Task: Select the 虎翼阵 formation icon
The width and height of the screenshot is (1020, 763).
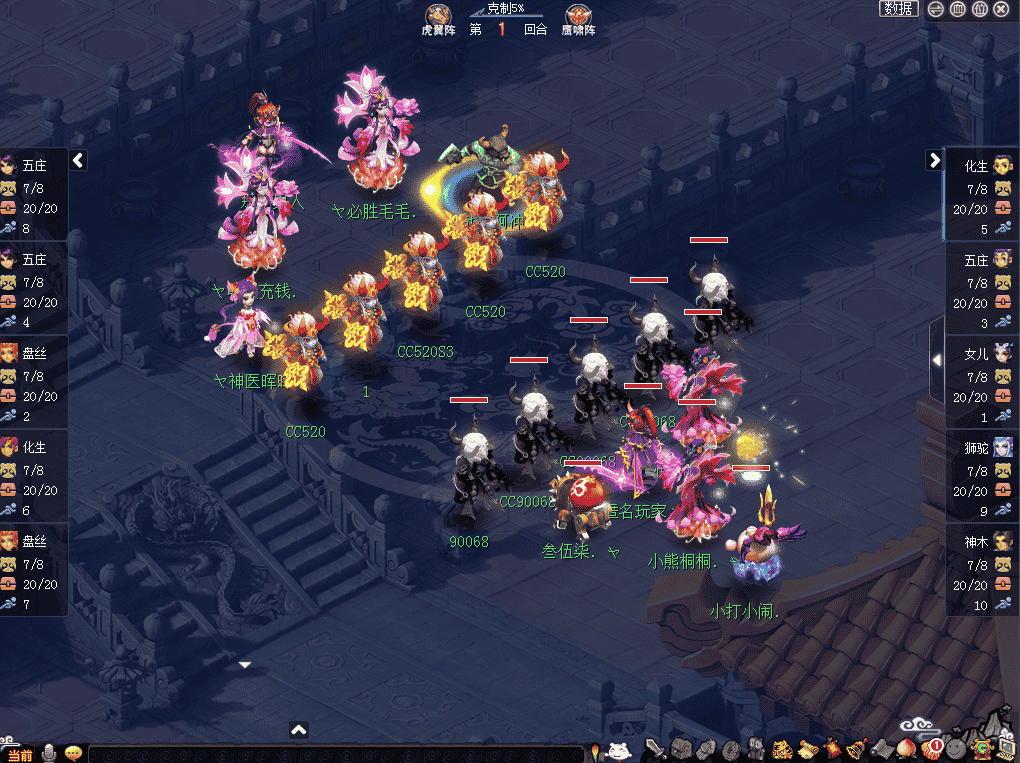Action: tap(436, 16)
